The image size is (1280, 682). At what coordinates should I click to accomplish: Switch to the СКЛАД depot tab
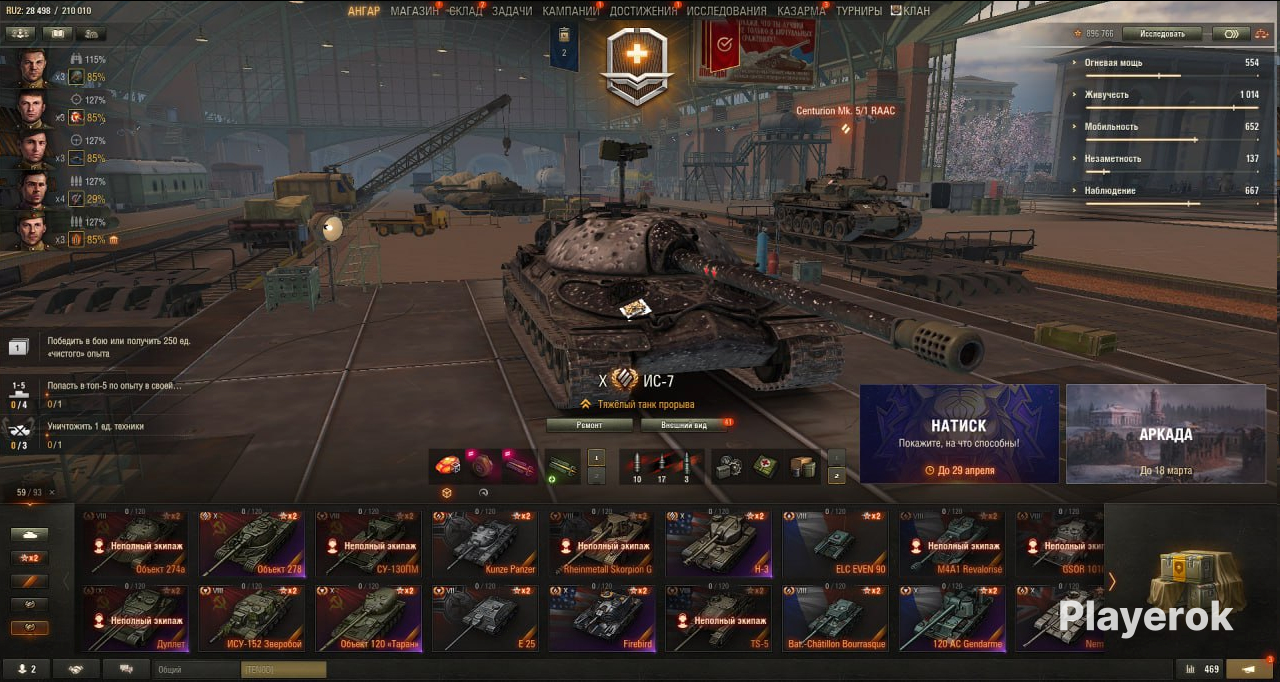tap(465, 11)
